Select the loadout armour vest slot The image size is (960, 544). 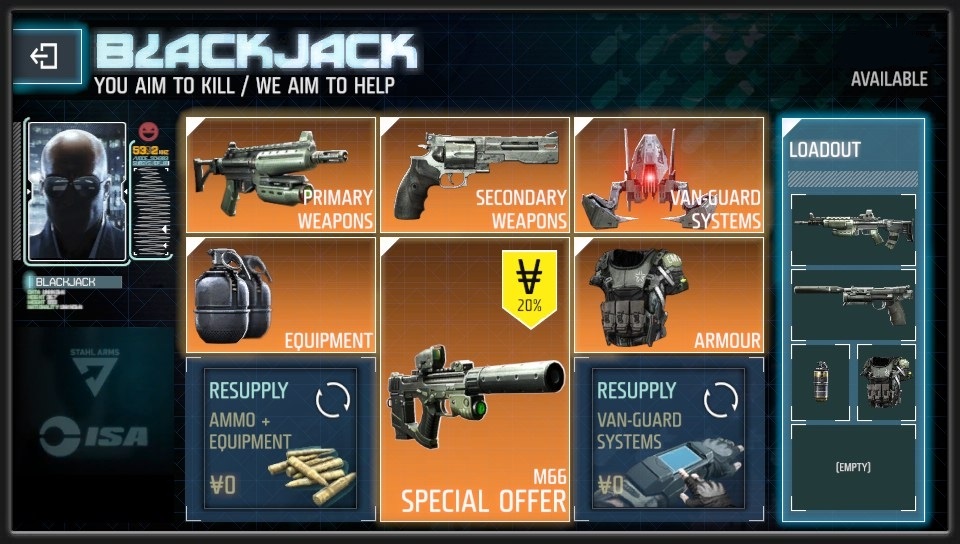886,381
